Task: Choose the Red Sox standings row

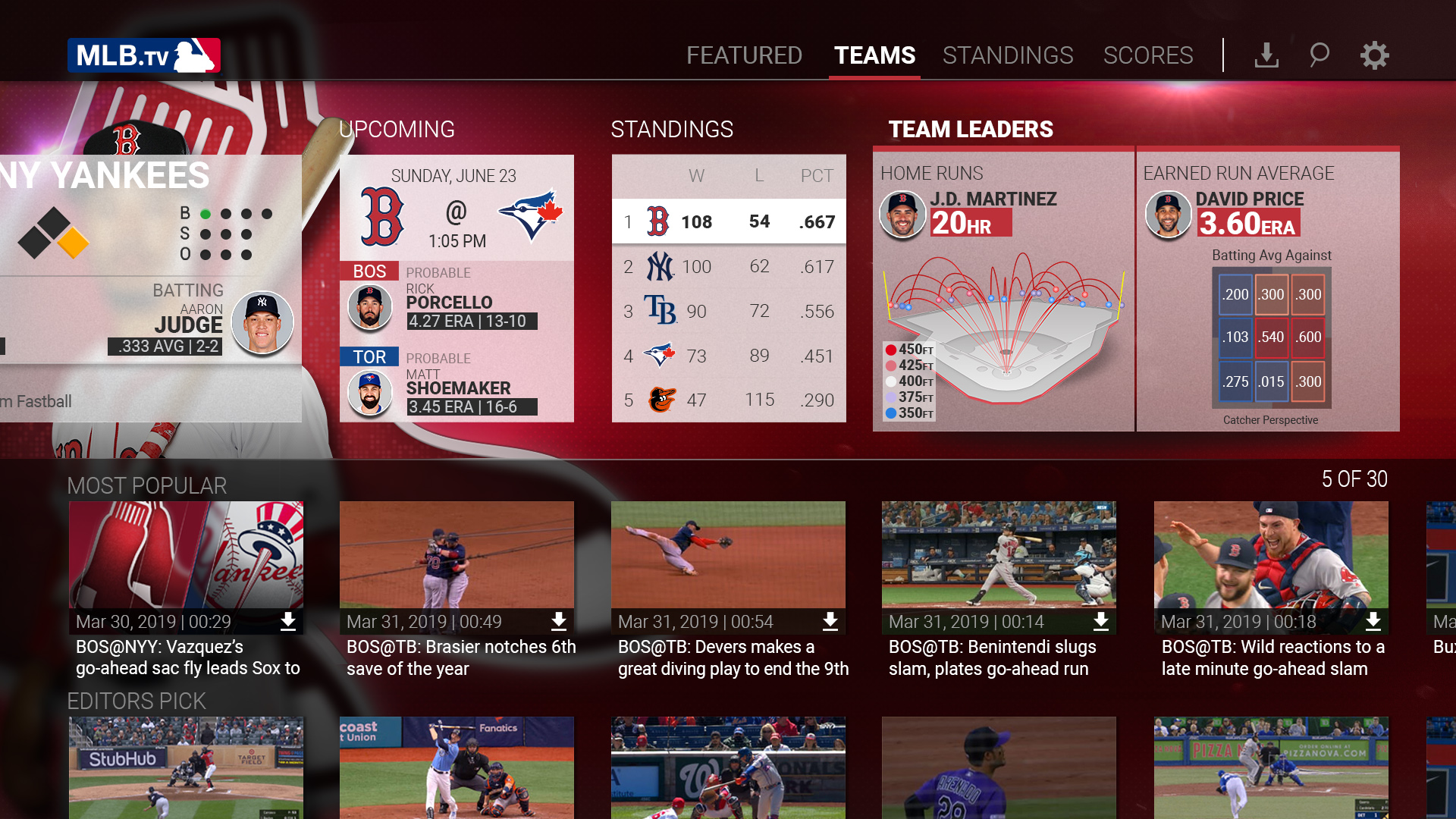Action: 729,221
